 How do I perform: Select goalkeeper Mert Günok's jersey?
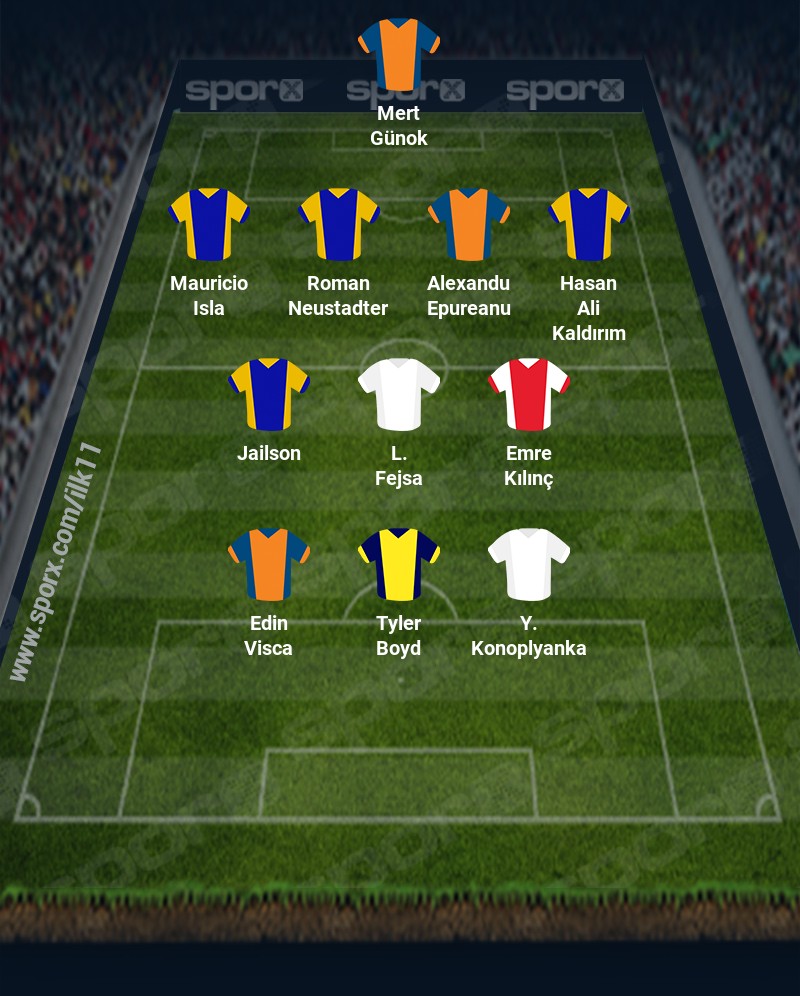(x=399, y=53)
